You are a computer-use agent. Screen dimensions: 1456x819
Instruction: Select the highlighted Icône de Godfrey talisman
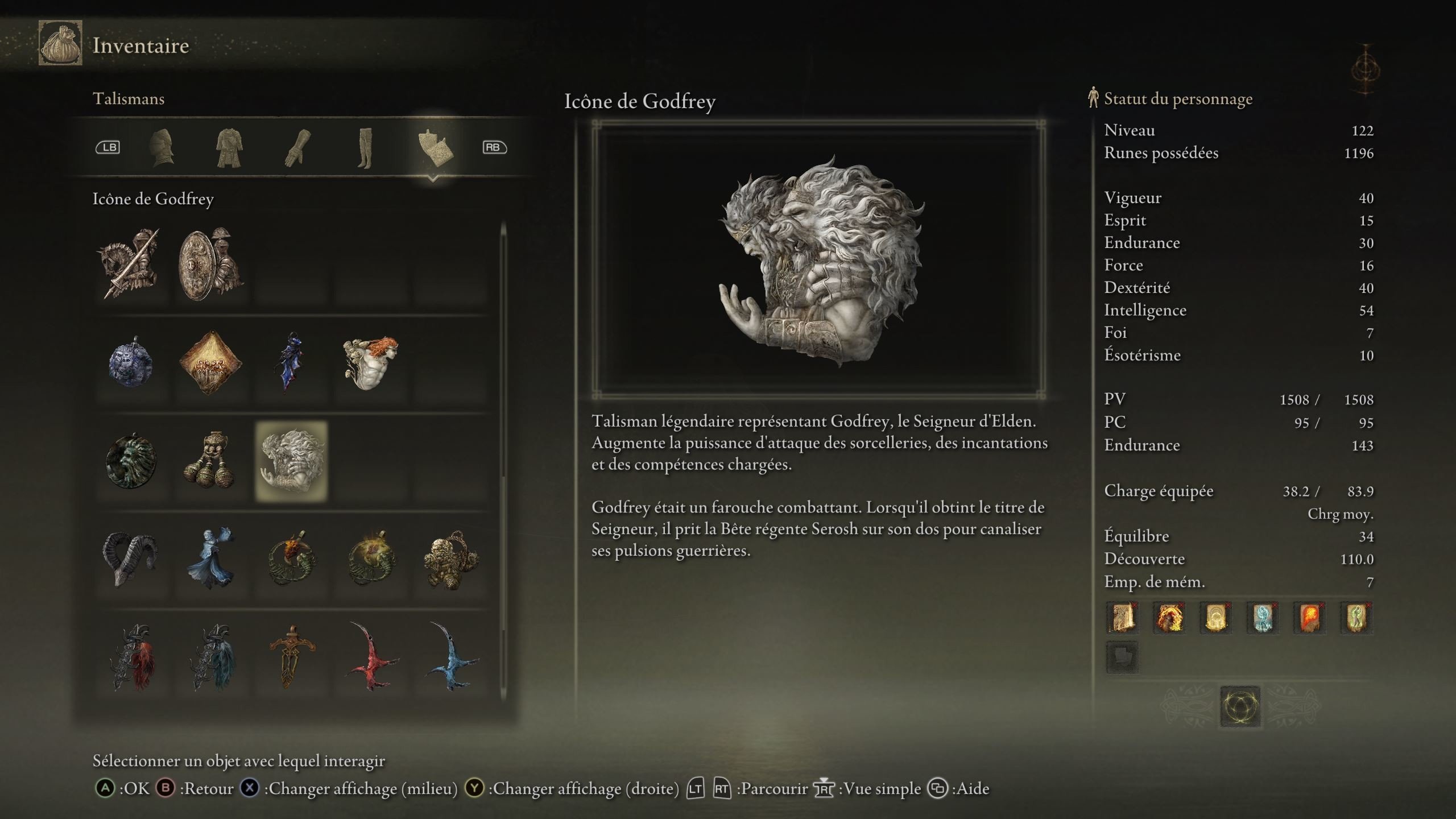coord(291,461)
